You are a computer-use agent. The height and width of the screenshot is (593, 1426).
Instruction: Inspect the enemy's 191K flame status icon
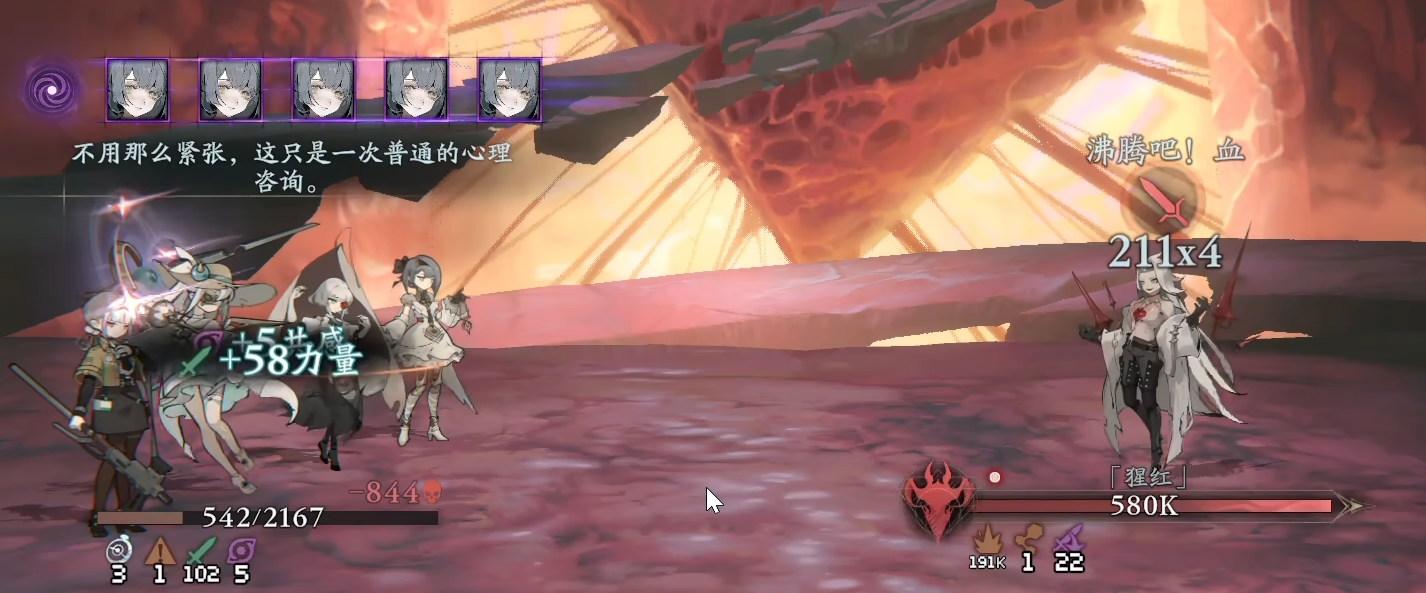coord(987,538)
